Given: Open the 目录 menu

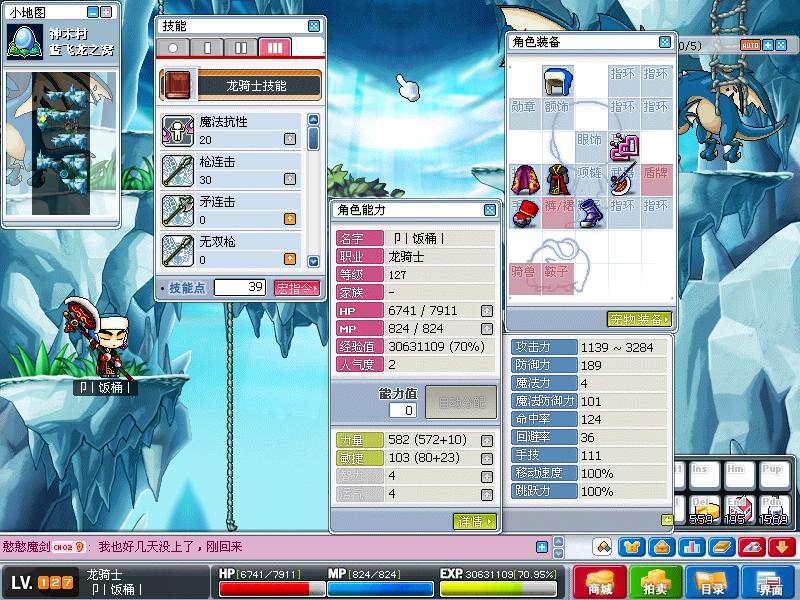Looking at the screenshot, I should [711, 583].
